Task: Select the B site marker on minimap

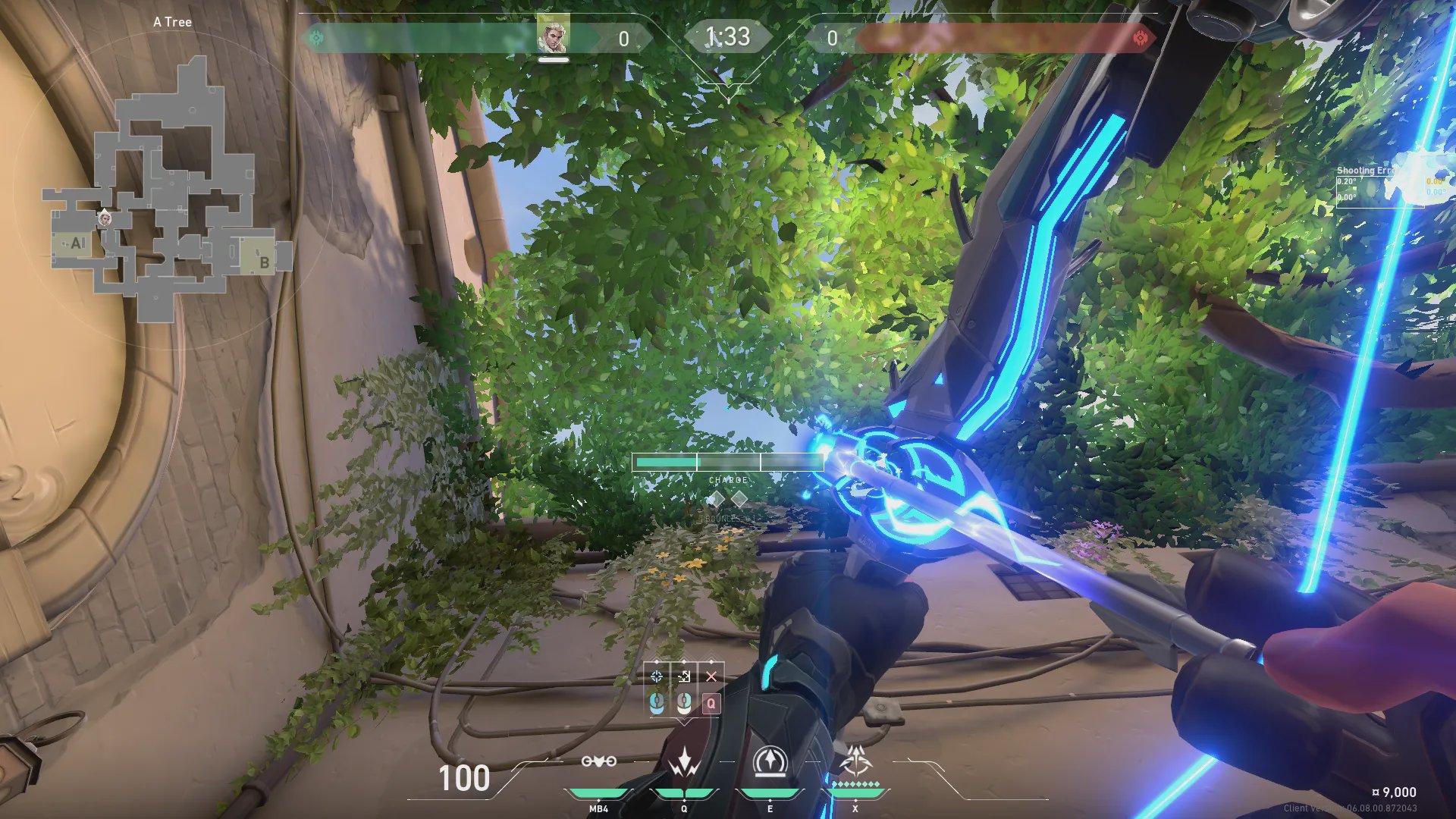Action: click(x=264, y=262)
